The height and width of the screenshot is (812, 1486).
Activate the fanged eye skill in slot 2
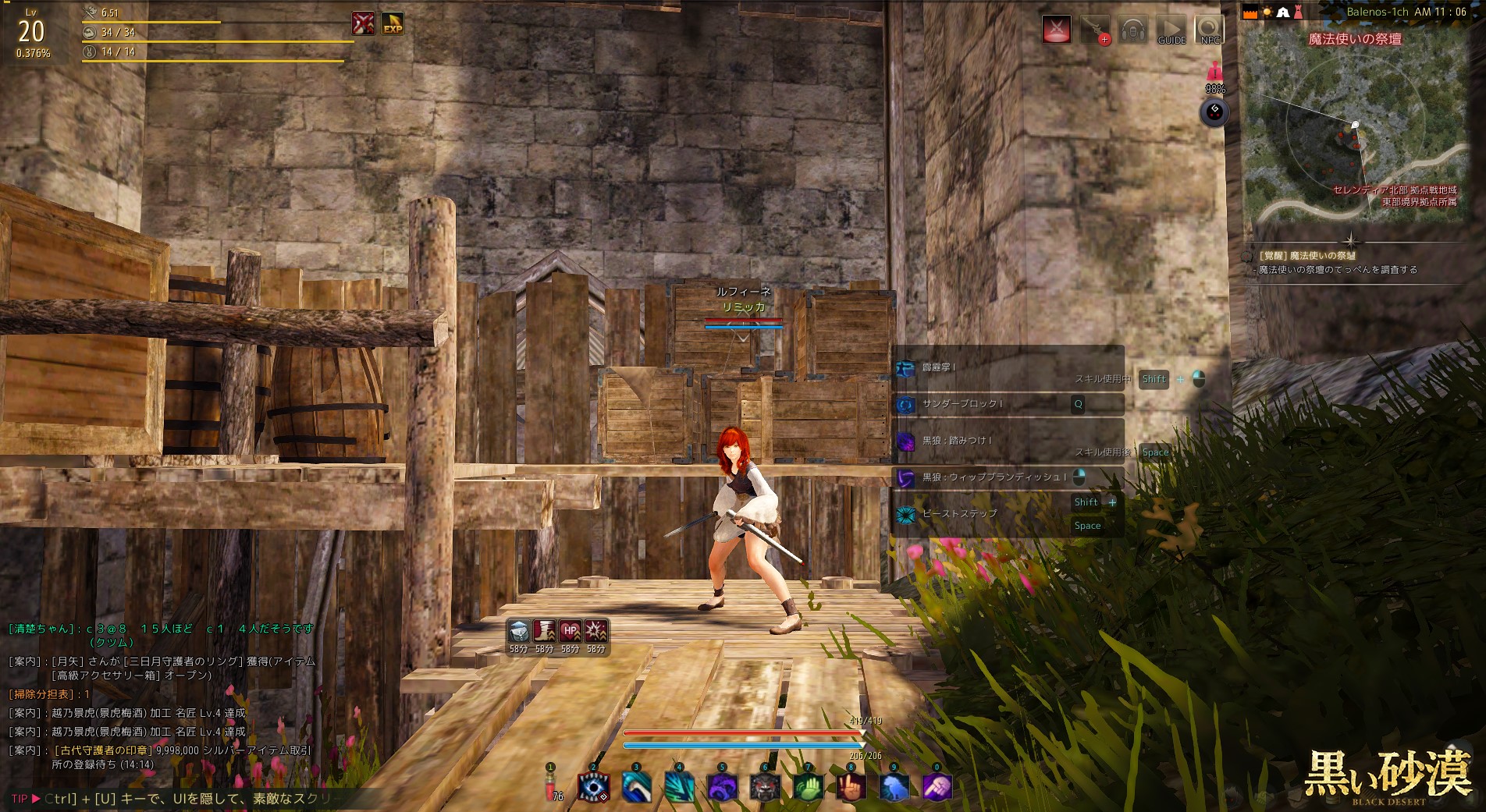click(x=594, y=786)
